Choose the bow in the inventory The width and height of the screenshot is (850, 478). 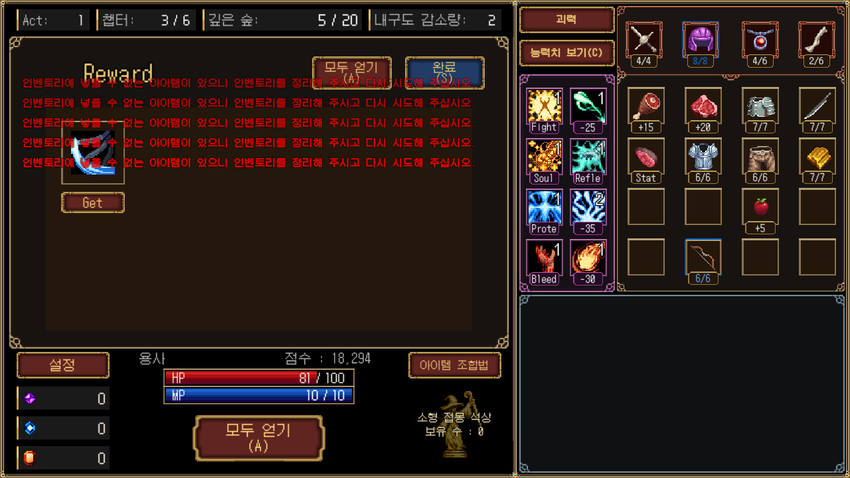coord(703,256)
